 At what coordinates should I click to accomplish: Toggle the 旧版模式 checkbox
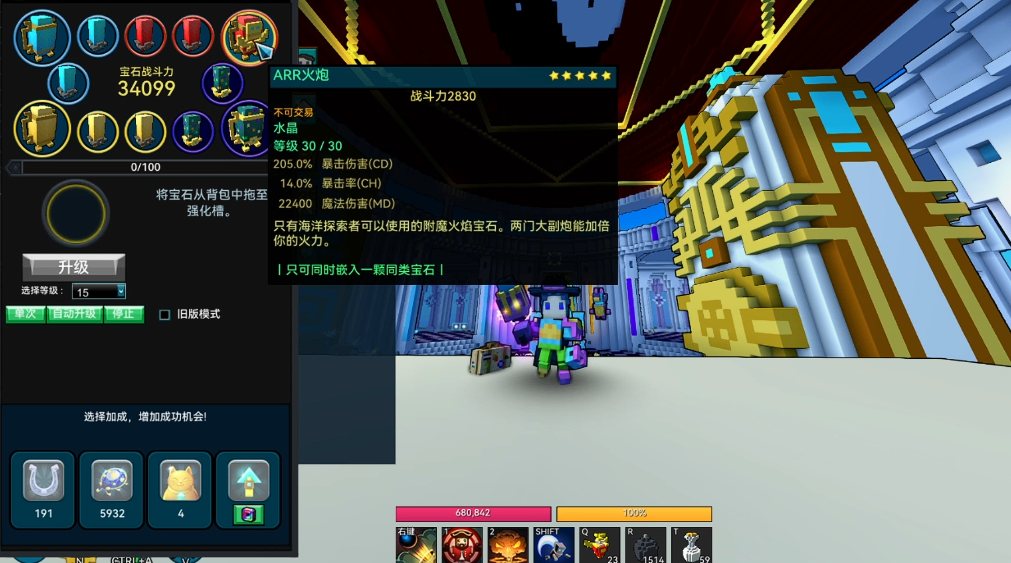click(x=165, y=315)
